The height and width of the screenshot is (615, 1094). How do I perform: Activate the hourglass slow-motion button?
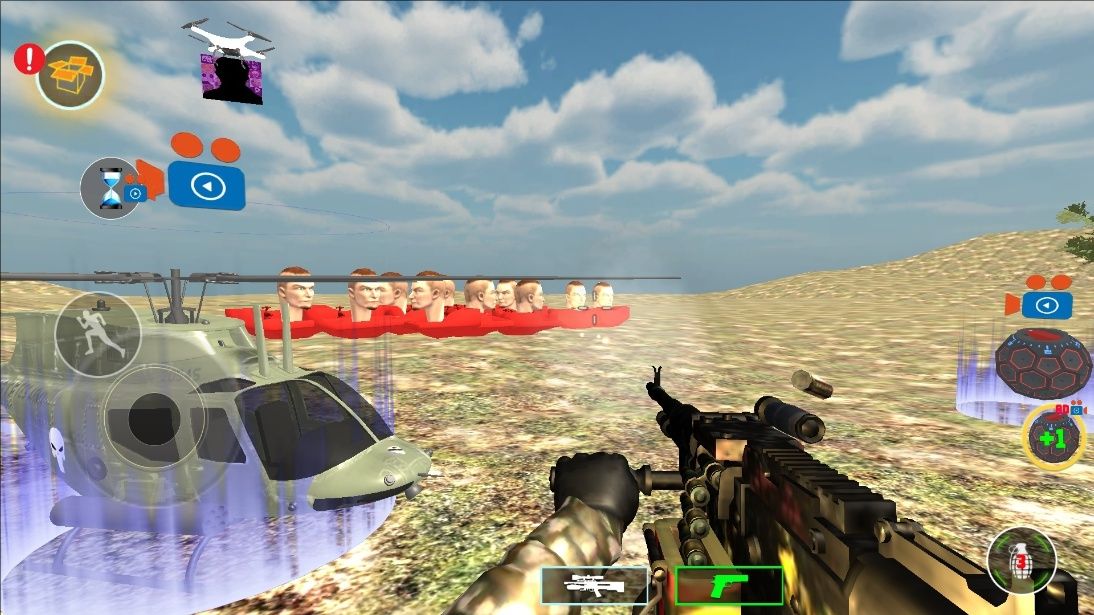point(110,188)
